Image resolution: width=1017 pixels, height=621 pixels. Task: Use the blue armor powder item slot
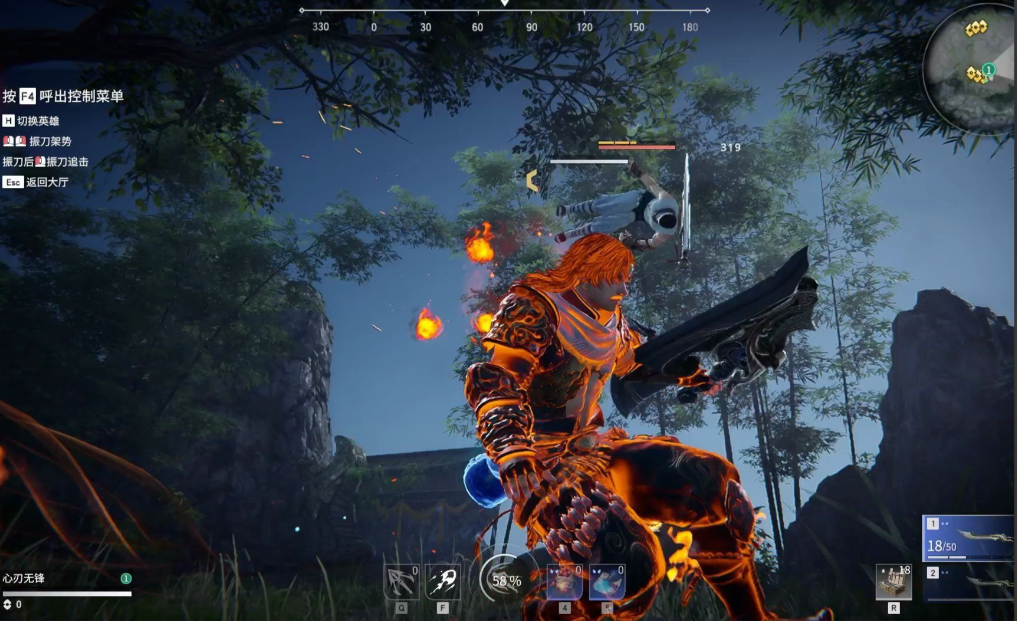[x=607, y=582]
